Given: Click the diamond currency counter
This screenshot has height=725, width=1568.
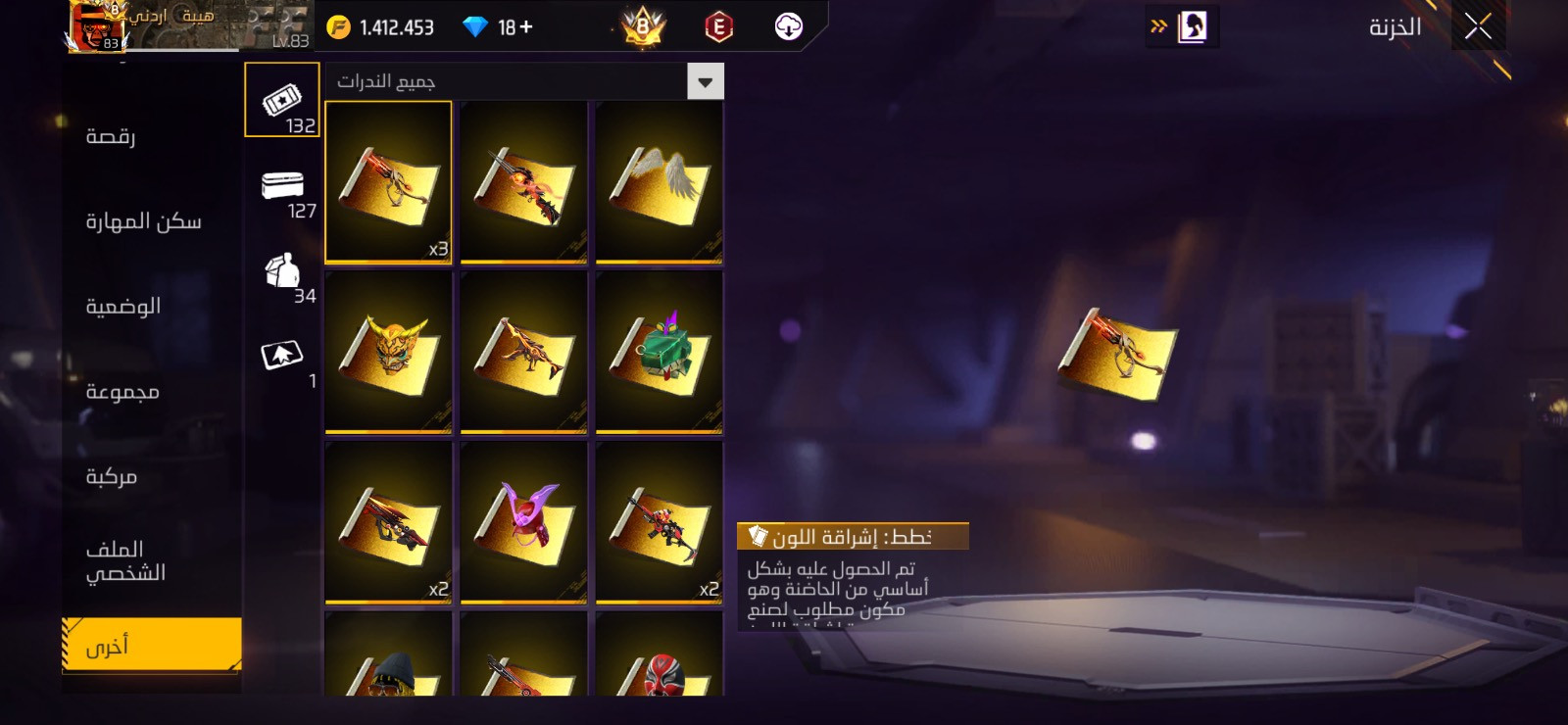Looking at the screenshot, I should click(x=499, y=27).
